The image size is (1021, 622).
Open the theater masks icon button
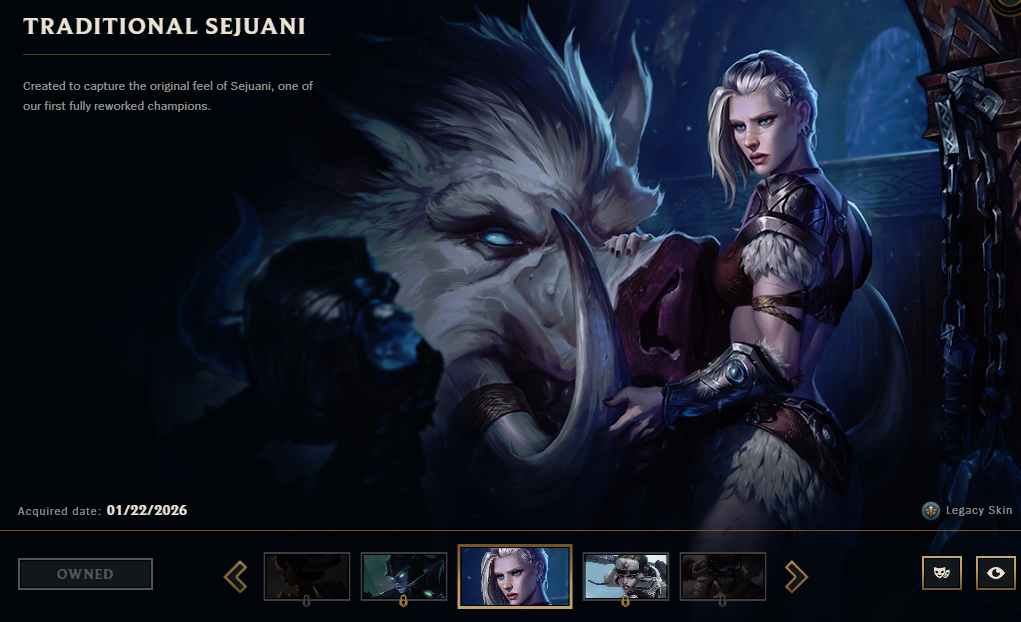[x=941, y=573]
